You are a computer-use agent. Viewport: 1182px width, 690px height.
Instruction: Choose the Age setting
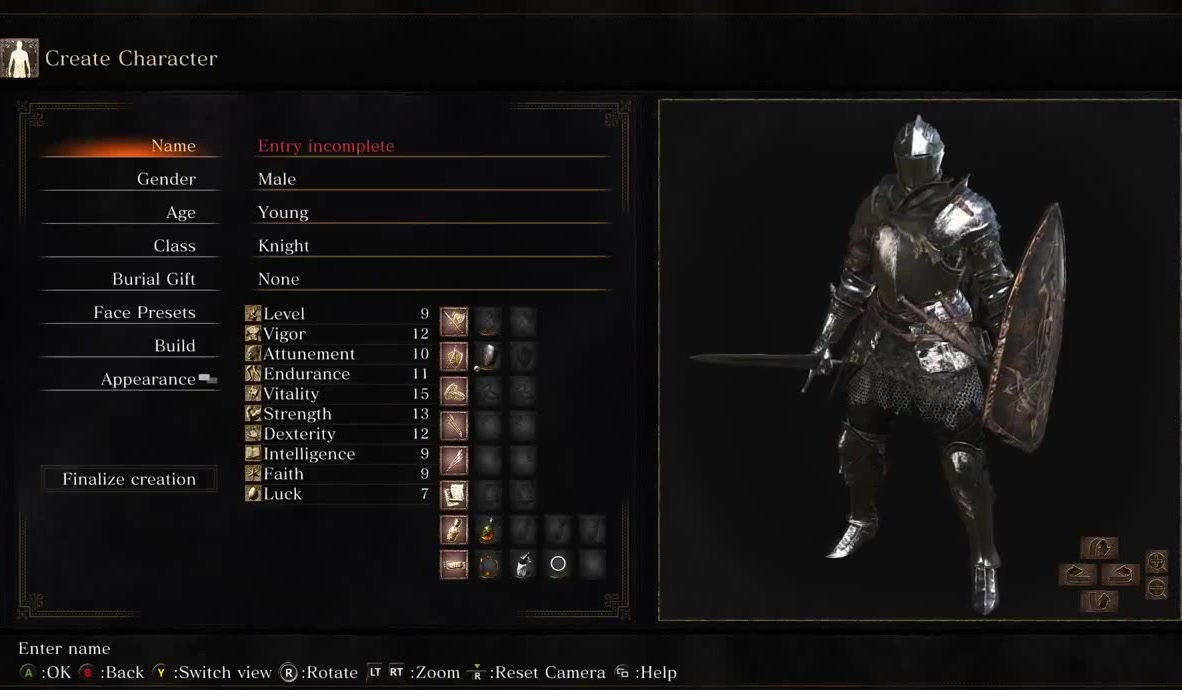pos(180,212)
